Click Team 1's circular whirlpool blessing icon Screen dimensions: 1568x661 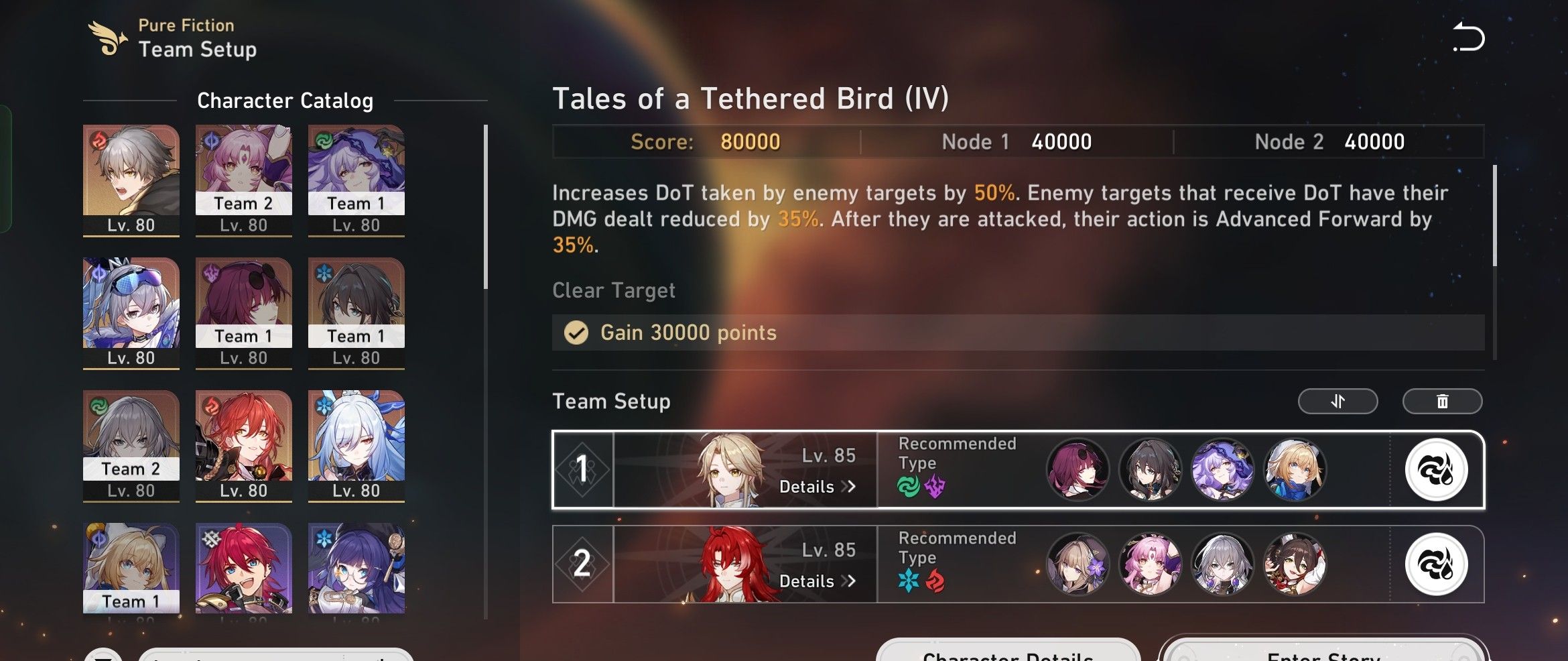1435,470
